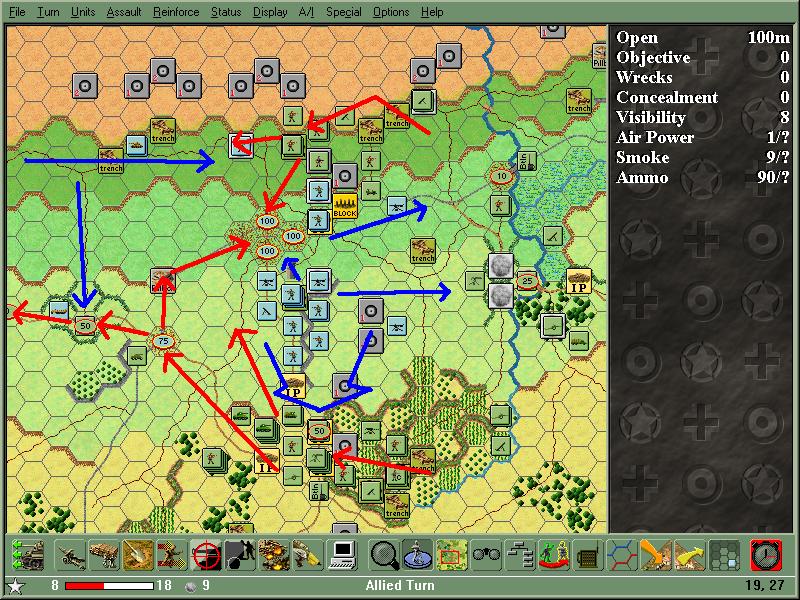Click the binoculars toolbar button
Screen dimensions: 800x600
pos(485,553)
